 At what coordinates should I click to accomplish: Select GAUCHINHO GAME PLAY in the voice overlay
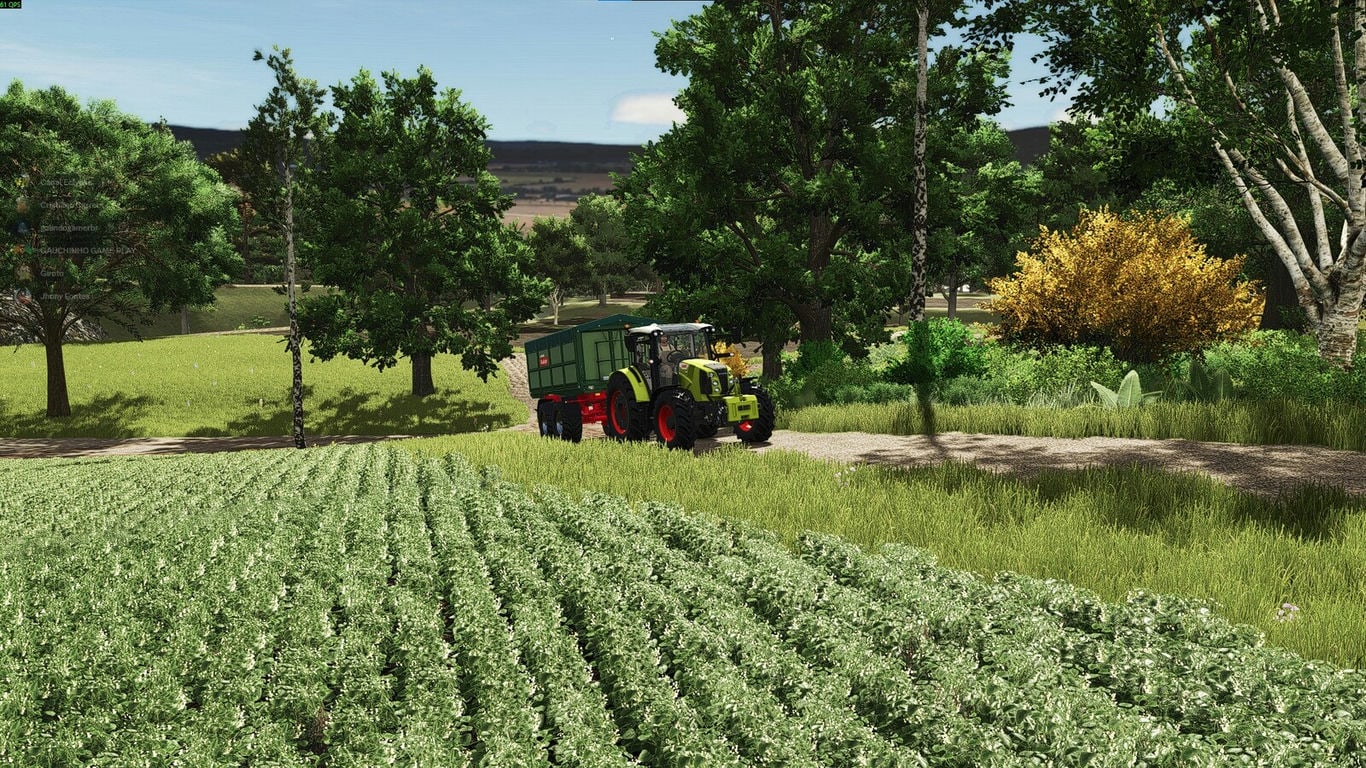[x=85, y=250]
